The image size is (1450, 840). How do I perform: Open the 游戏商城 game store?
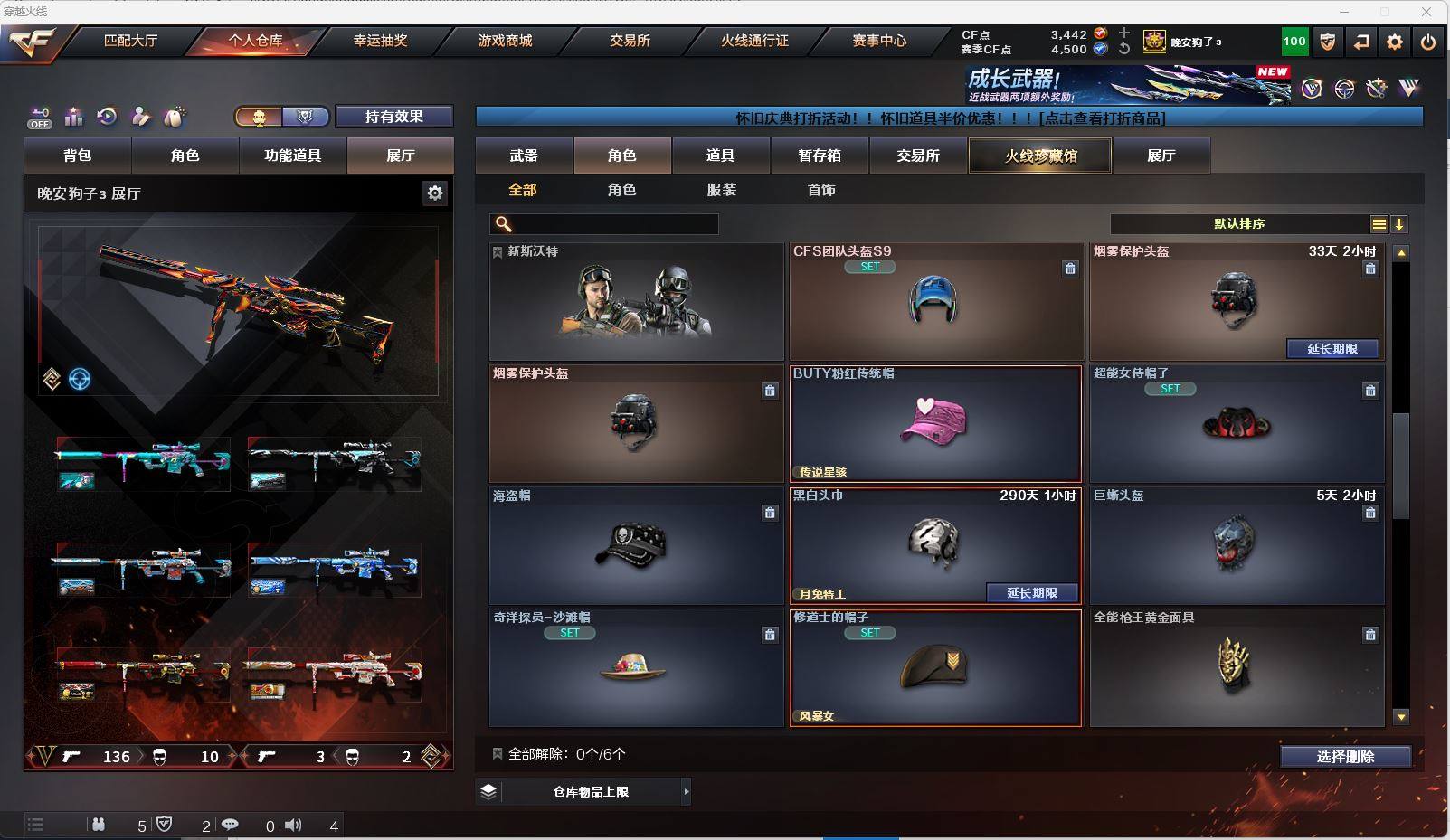(505, 41)
